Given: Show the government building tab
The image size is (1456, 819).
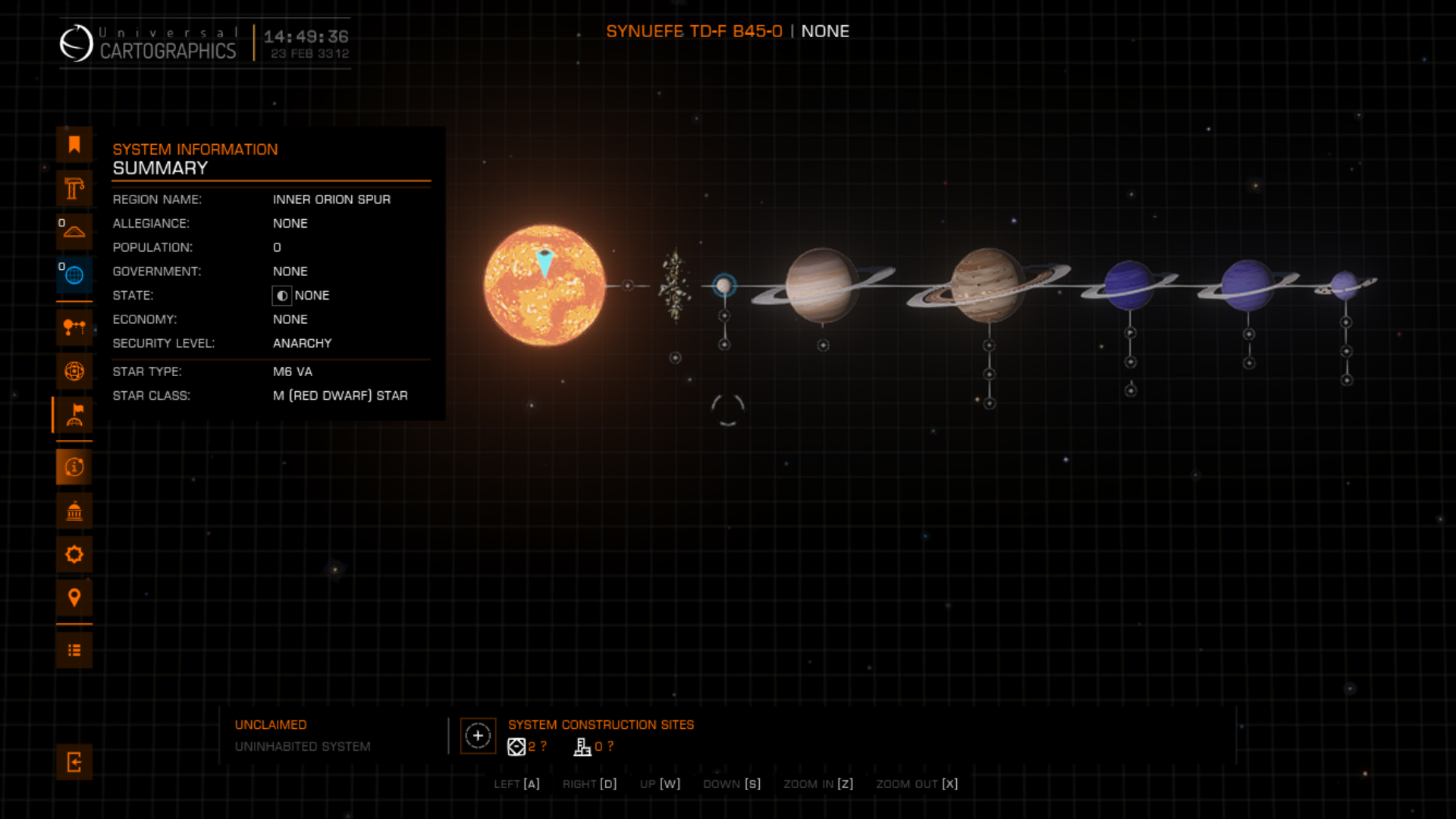Looking at the screenshot, I should [74, 511].
